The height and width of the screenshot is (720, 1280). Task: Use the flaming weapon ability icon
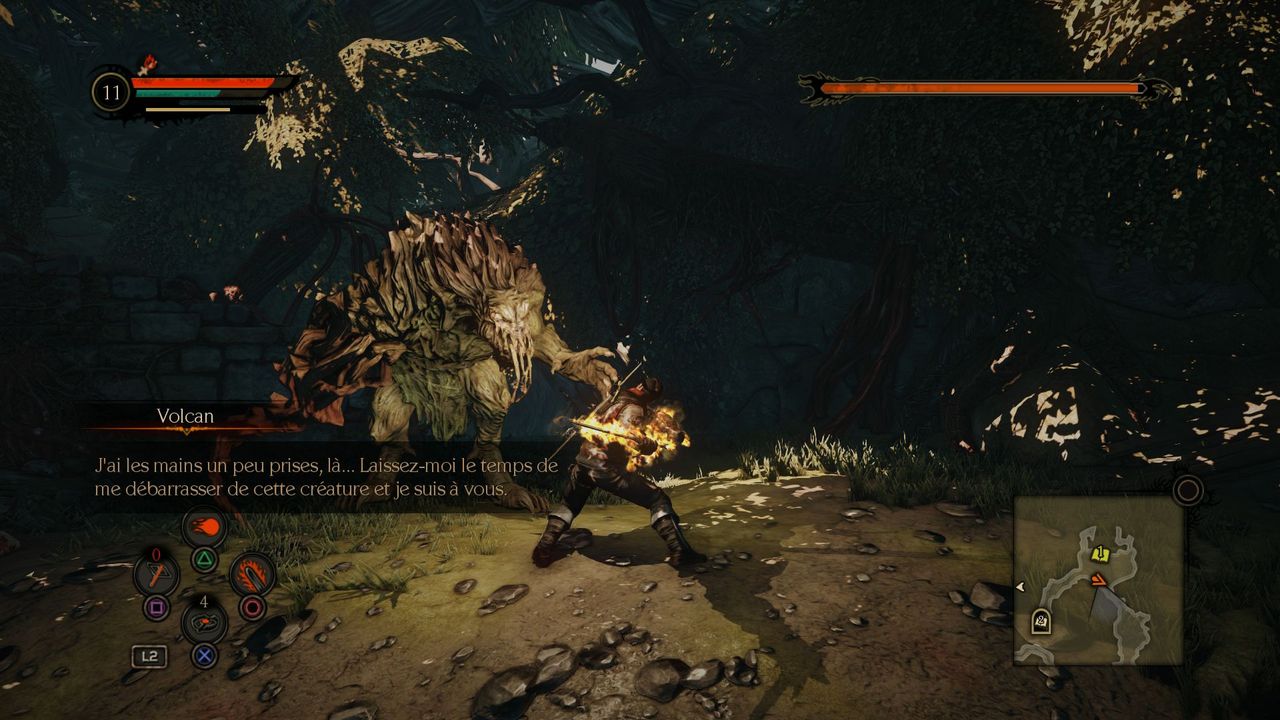coord(252,575)
